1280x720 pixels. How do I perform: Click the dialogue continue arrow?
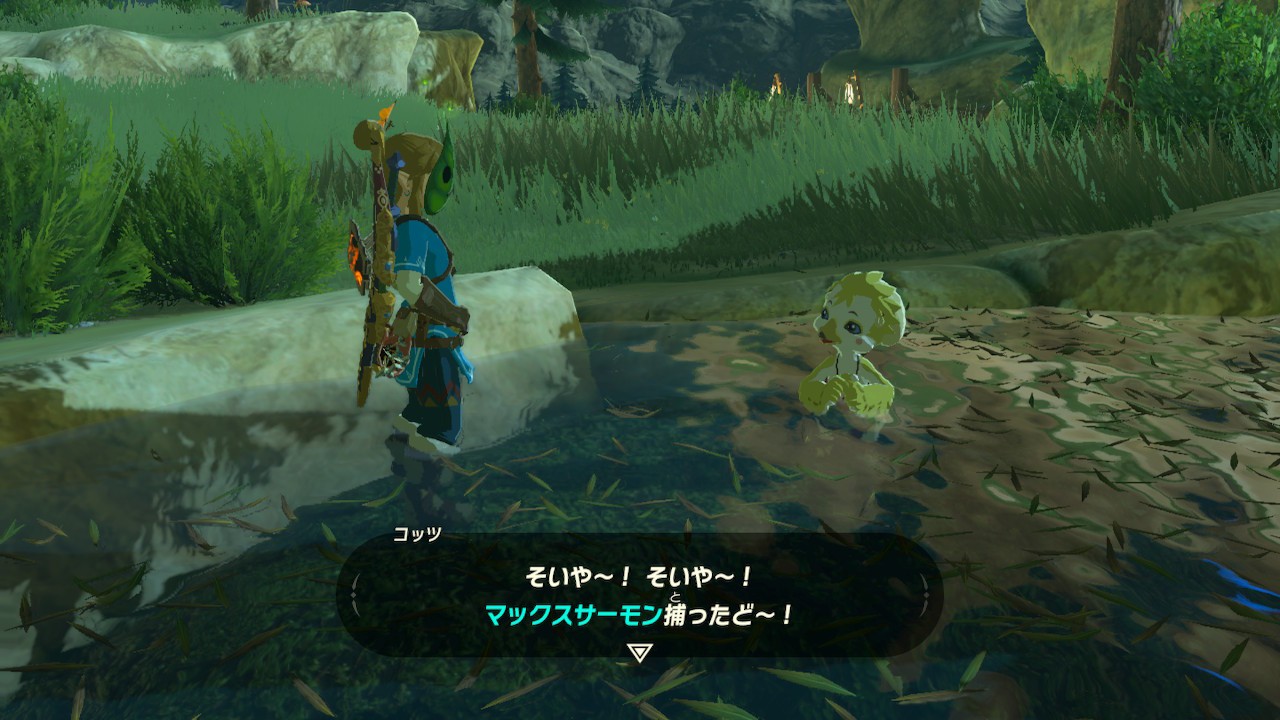click(x=639, y=653)
